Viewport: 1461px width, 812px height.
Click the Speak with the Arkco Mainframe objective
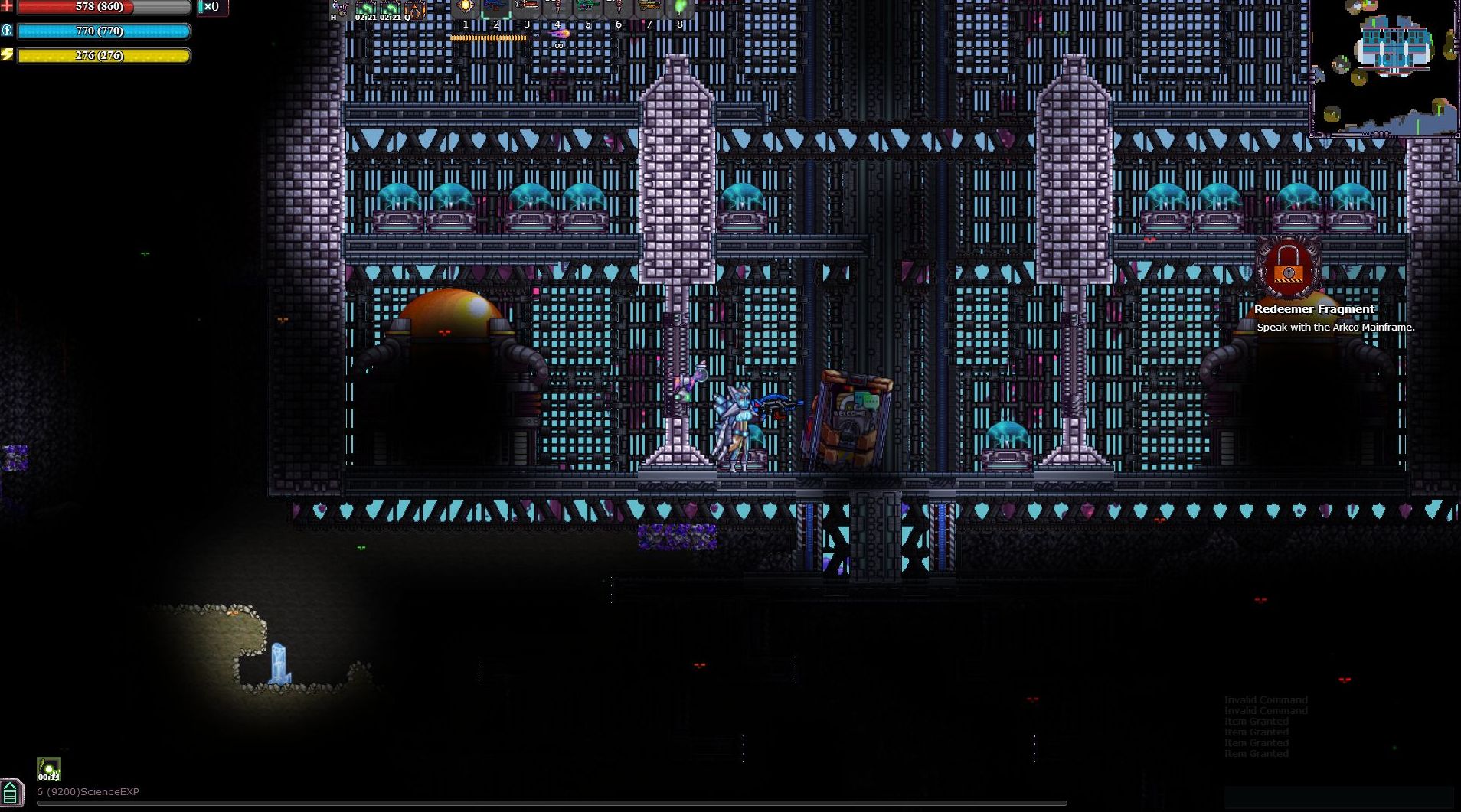coord(1335,326)
